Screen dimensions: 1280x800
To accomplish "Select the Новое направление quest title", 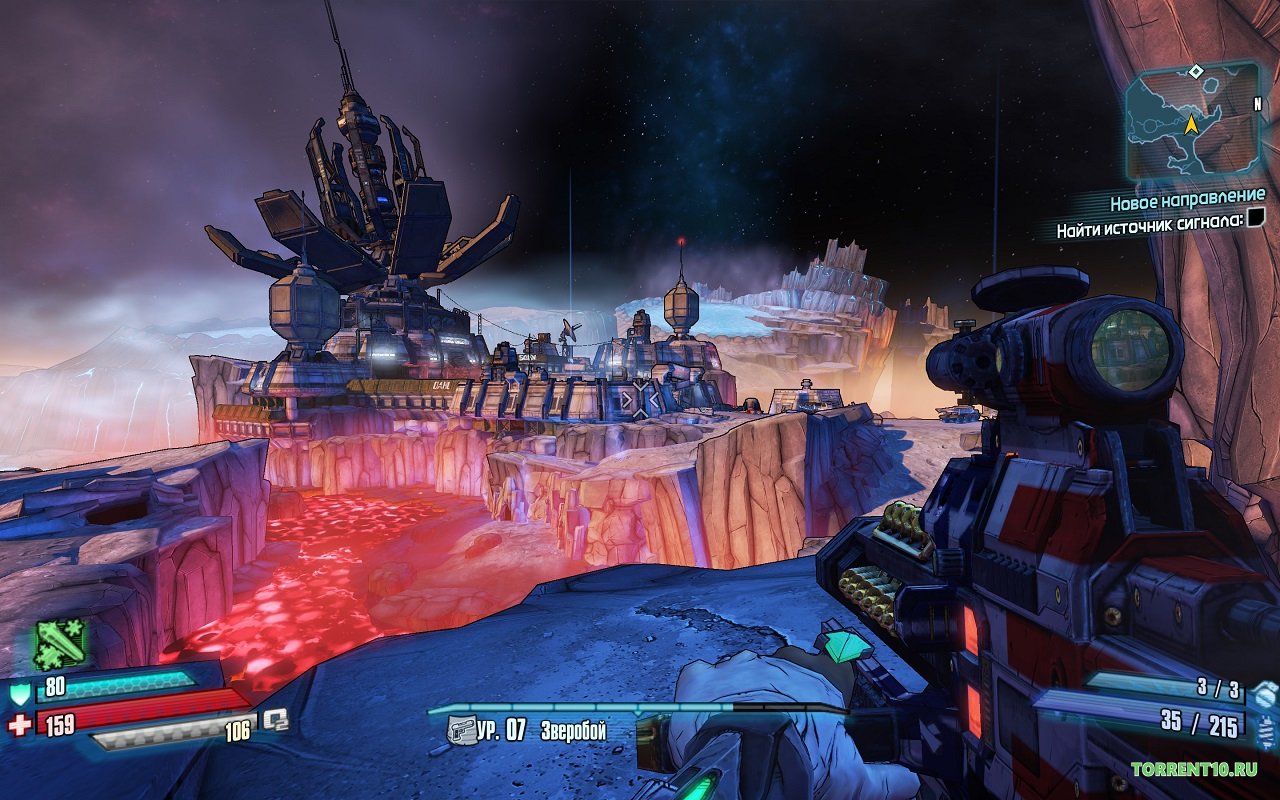I will (1187, 200).
